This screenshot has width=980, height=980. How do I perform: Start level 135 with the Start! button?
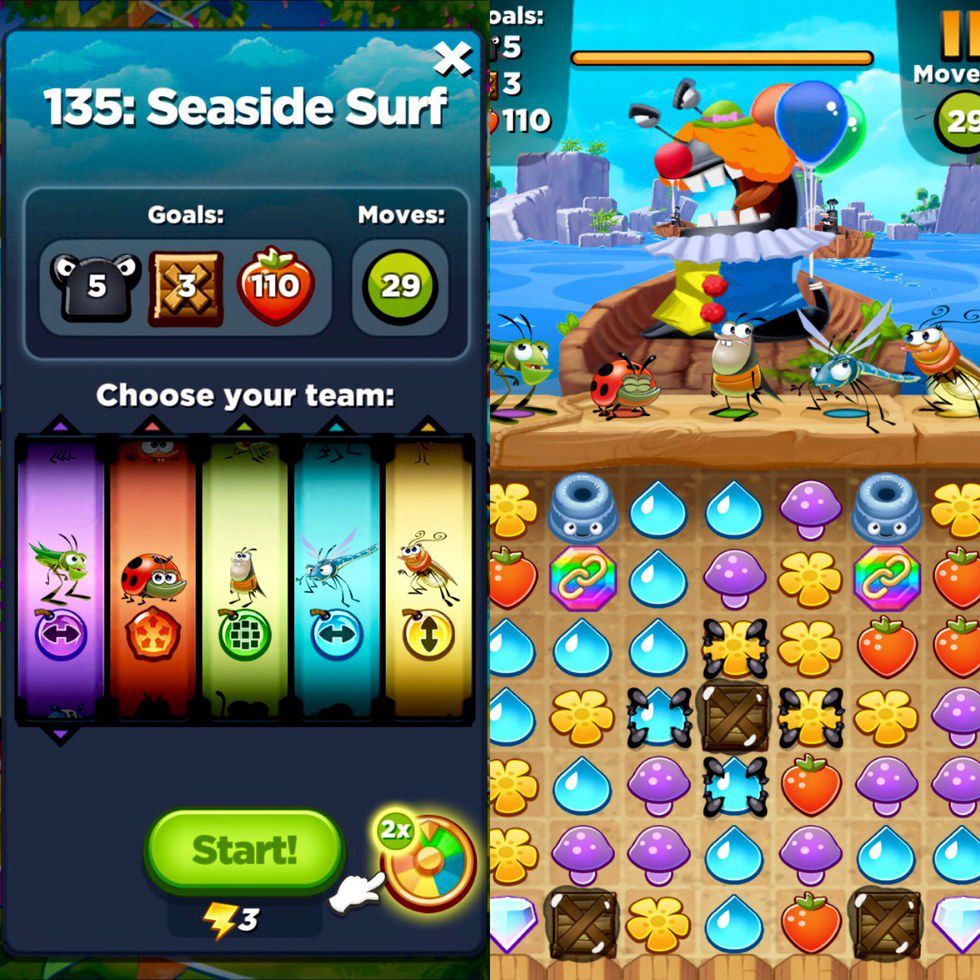click(244, 851)
